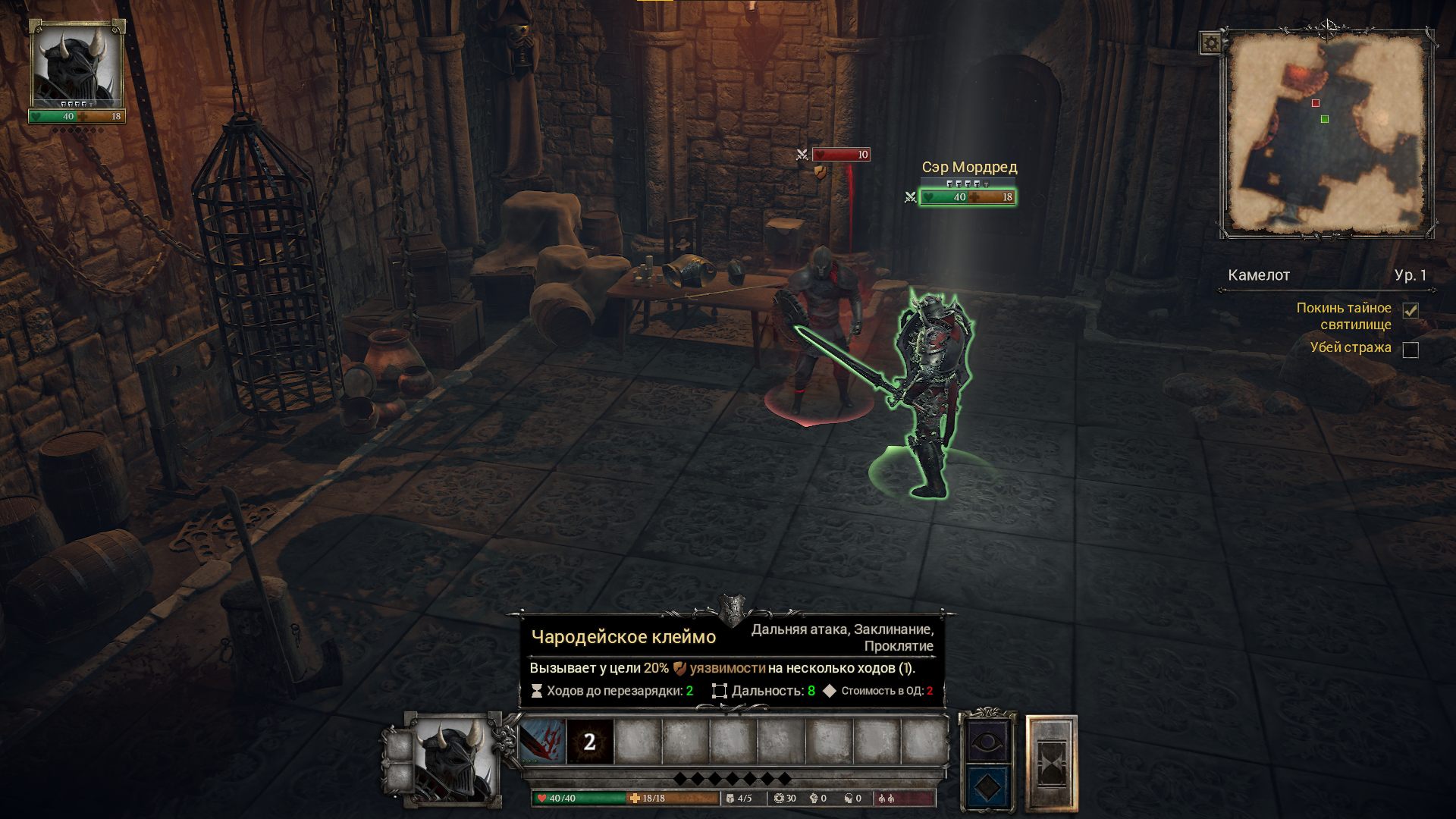Open the gear settings button by the minimap

pos(1211,43)
